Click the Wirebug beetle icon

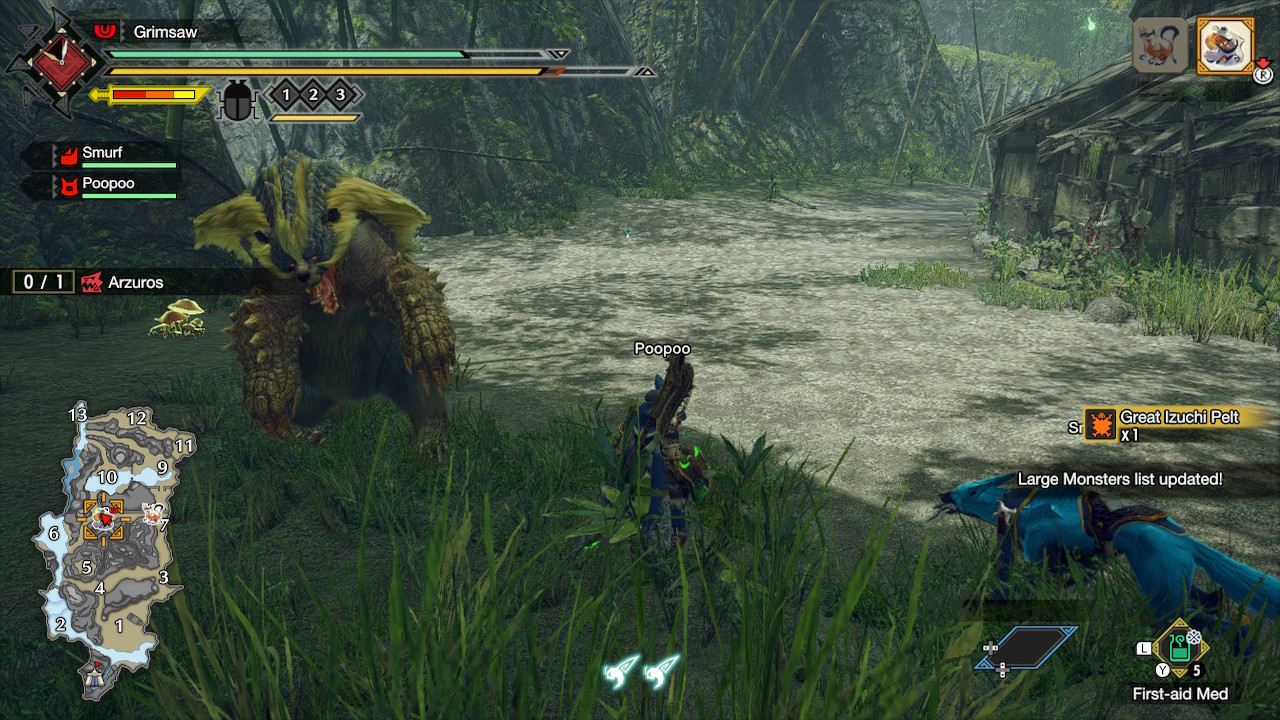tap(237, 100)
